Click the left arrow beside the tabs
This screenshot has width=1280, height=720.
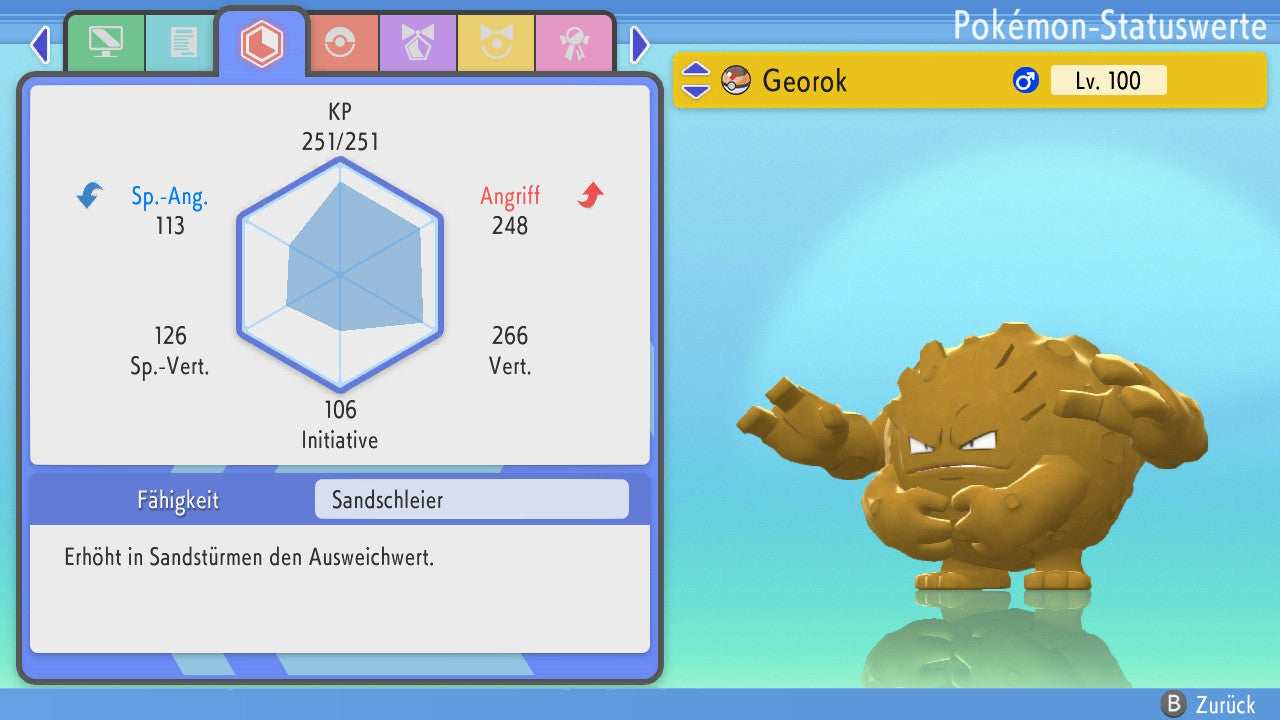40,44
